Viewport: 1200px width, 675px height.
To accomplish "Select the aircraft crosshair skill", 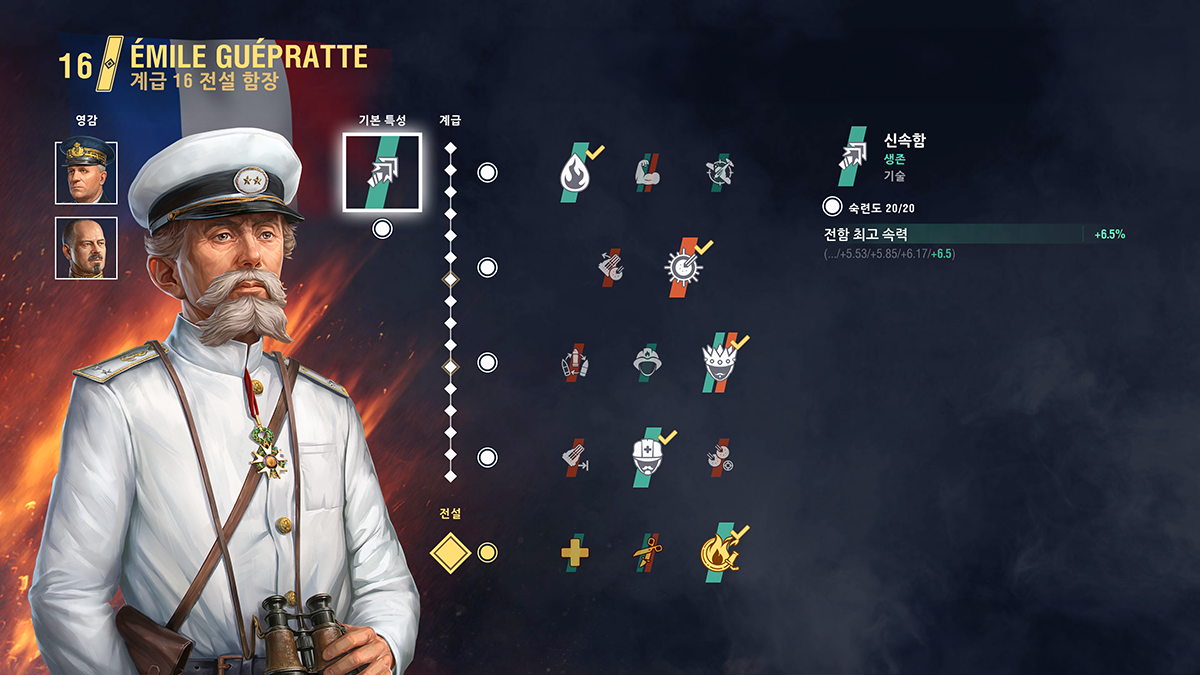I will 718,172.
